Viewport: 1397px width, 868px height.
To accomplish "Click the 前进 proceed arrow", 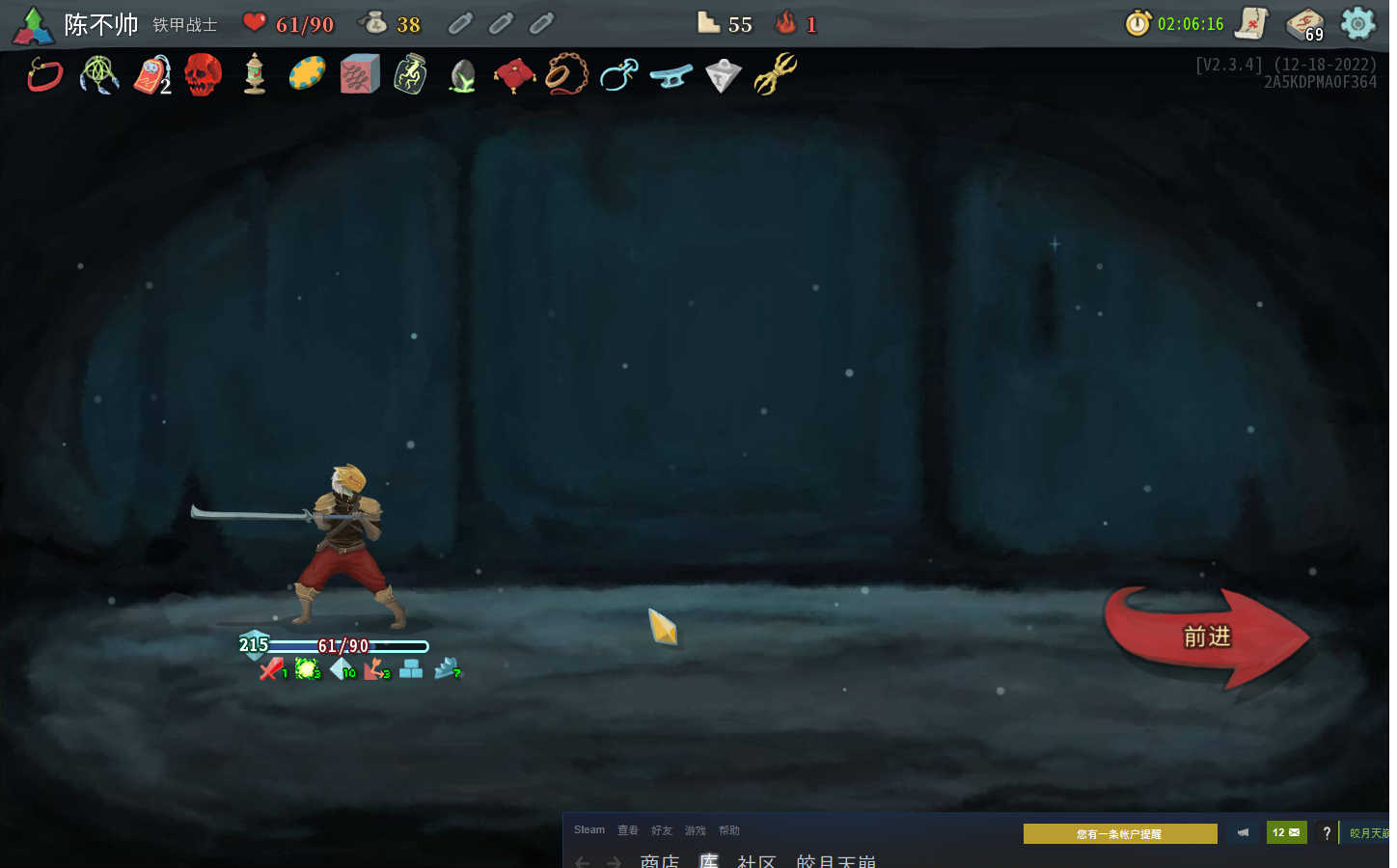I will tap(1206, 637).
